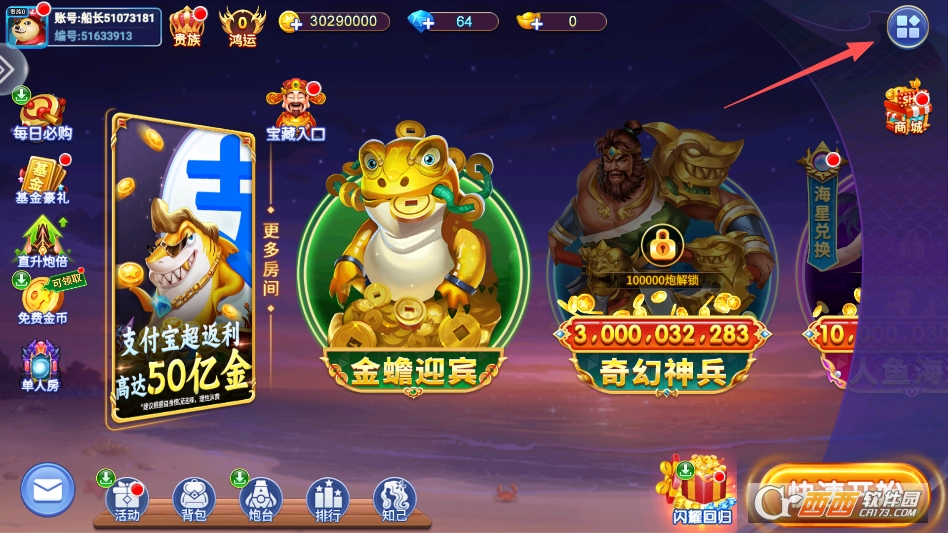Open 基金豪礼 fund gift
Image resolution: width=948 pixels, height=533 pixels.
pos(42,180)
